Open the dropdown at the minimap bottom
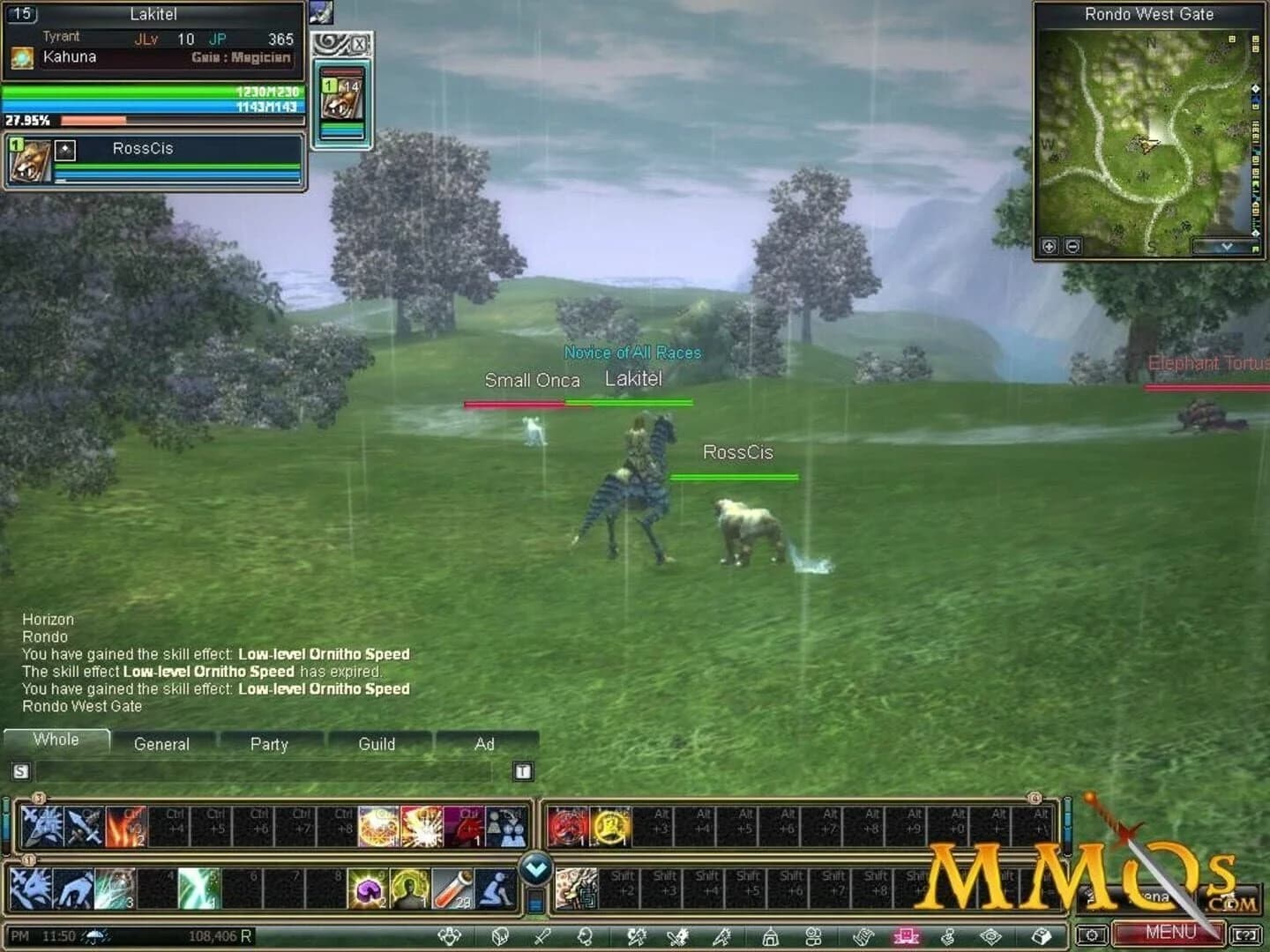The height and width of the screenshot is (952, 1270). pos(1228,247)
